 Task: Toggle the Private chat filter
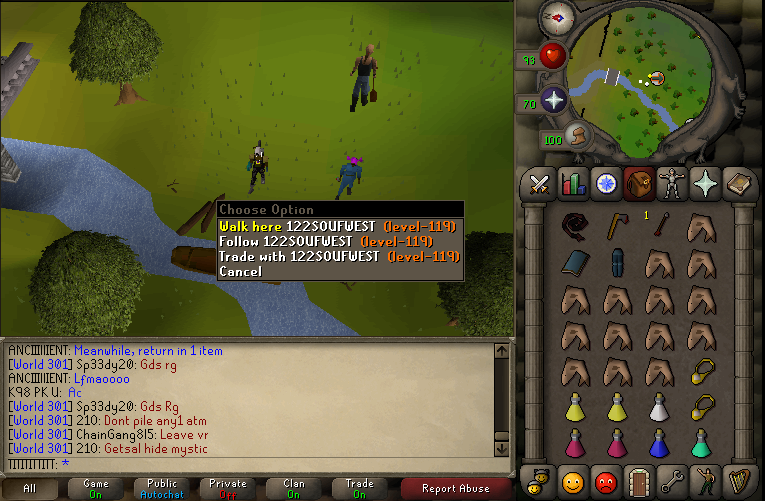pyautogui.click(x=226, y=489)
